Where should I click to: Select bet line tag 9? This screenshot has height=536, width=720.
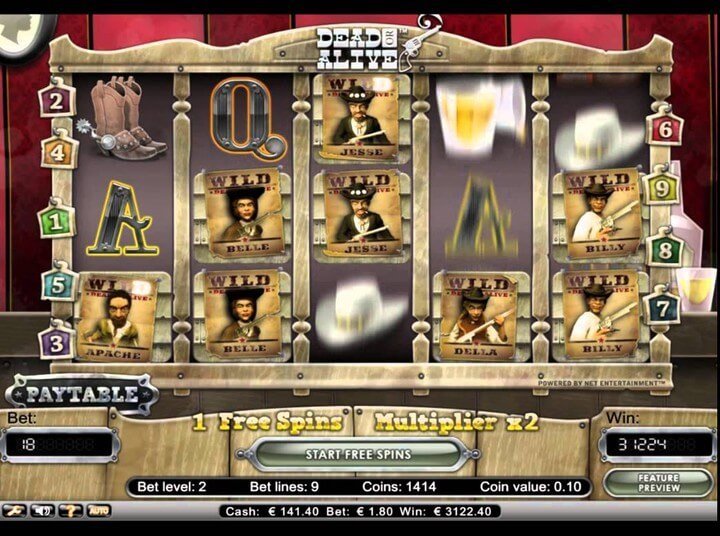click(x=661, y=185)
